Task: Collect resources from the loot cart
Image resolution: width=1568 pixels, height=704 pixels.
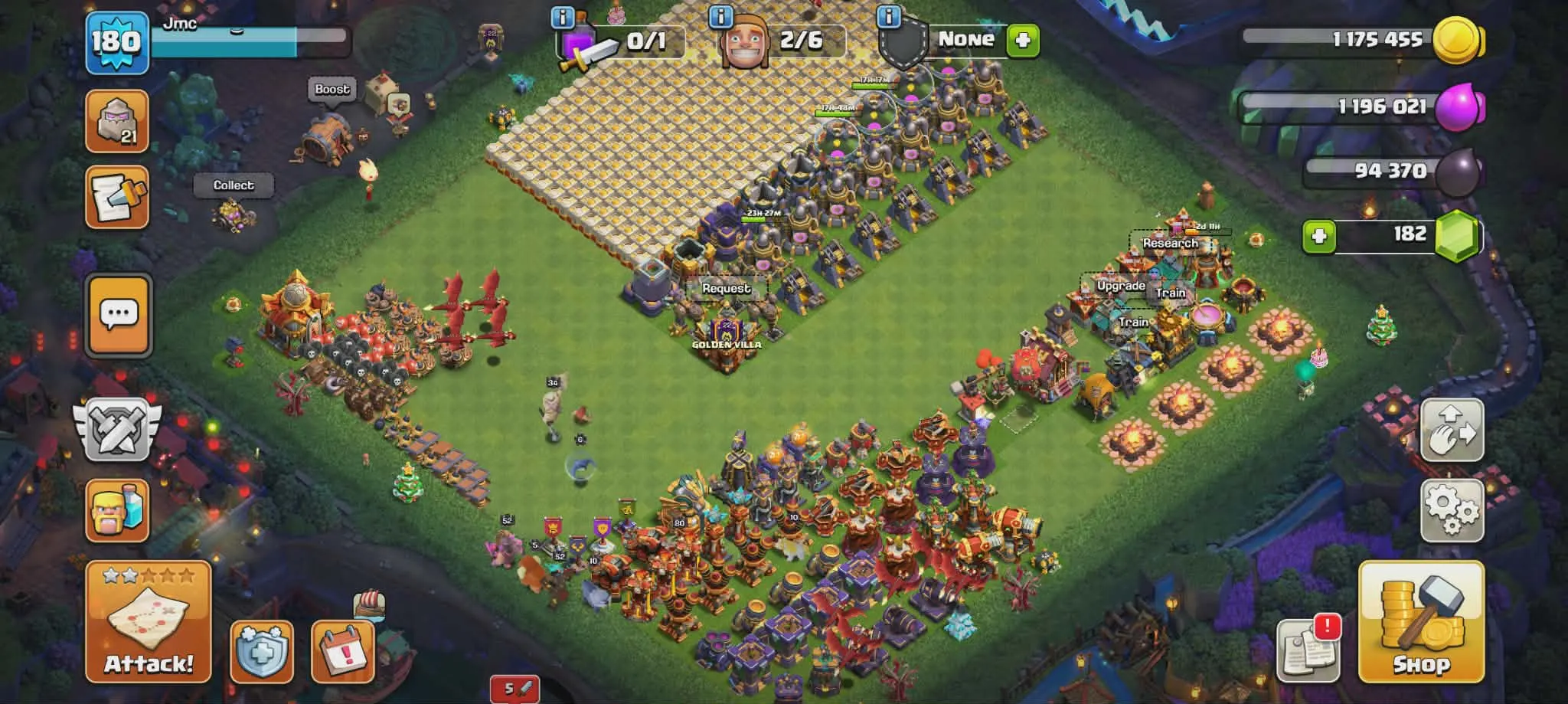Action: point(234,185)
